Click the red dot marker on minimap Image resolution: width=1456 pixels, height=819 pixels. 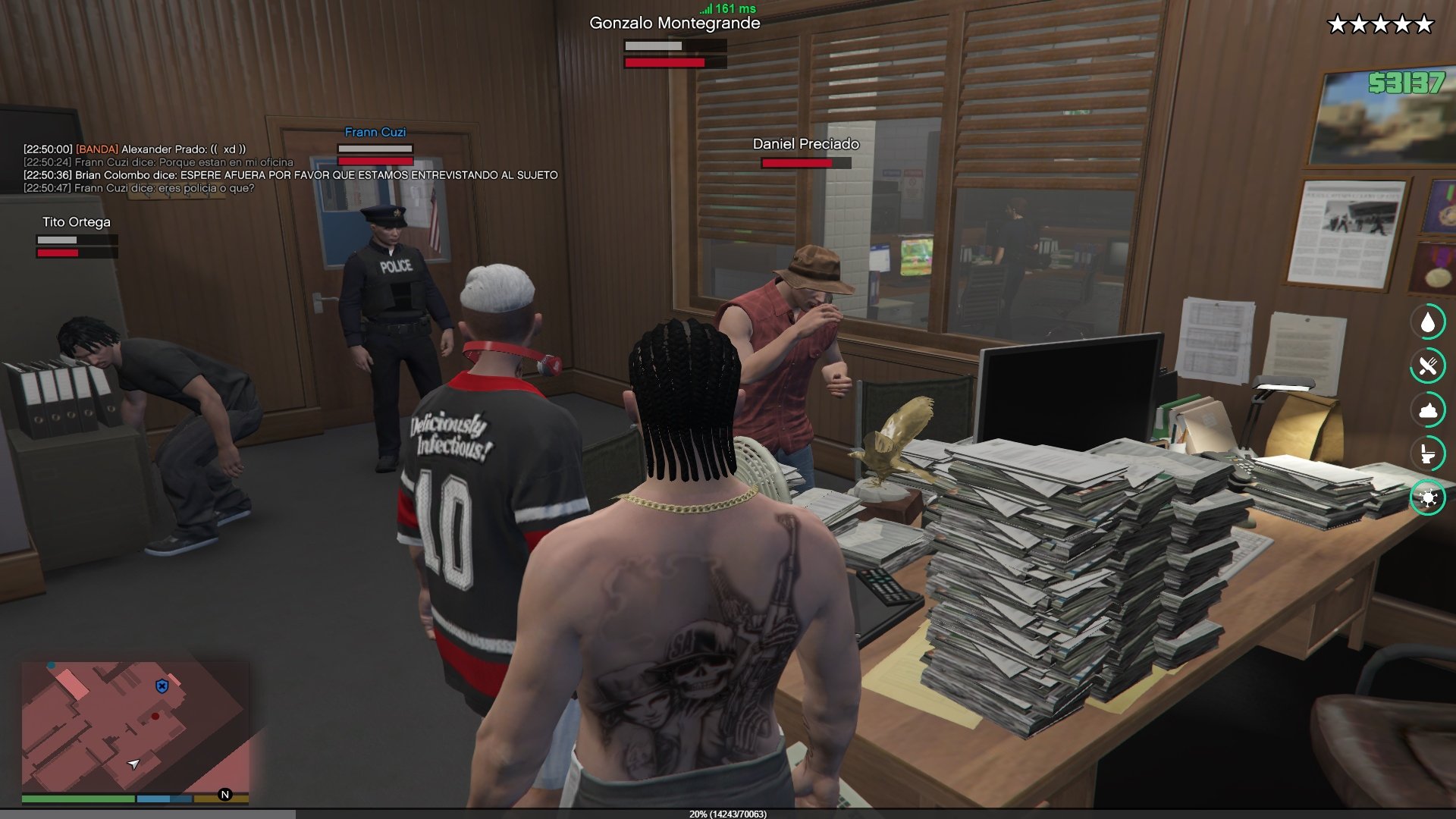pos(155,716)
